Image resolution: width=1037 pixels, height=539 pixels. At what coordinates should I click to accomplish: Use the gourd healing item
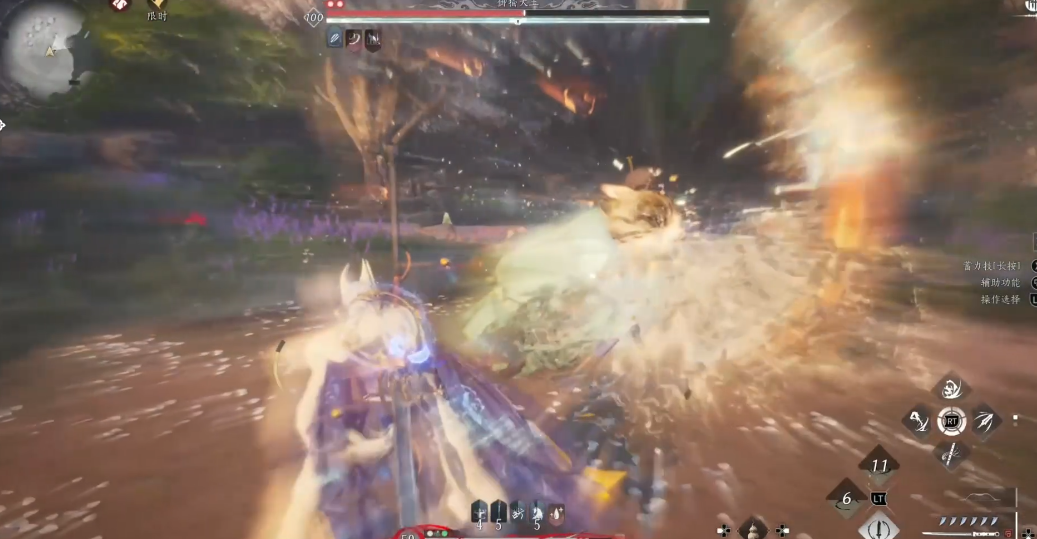click(753, 530)
